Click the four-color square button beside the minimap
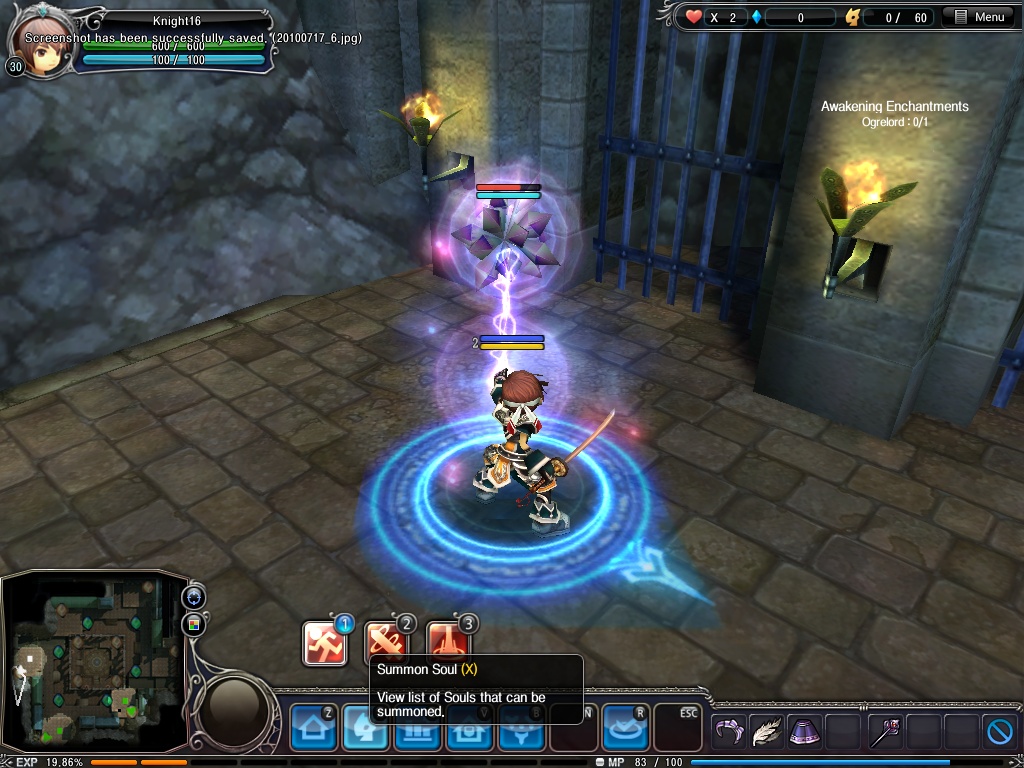Viewport: 1024px width, 768px height. (194, 625)
